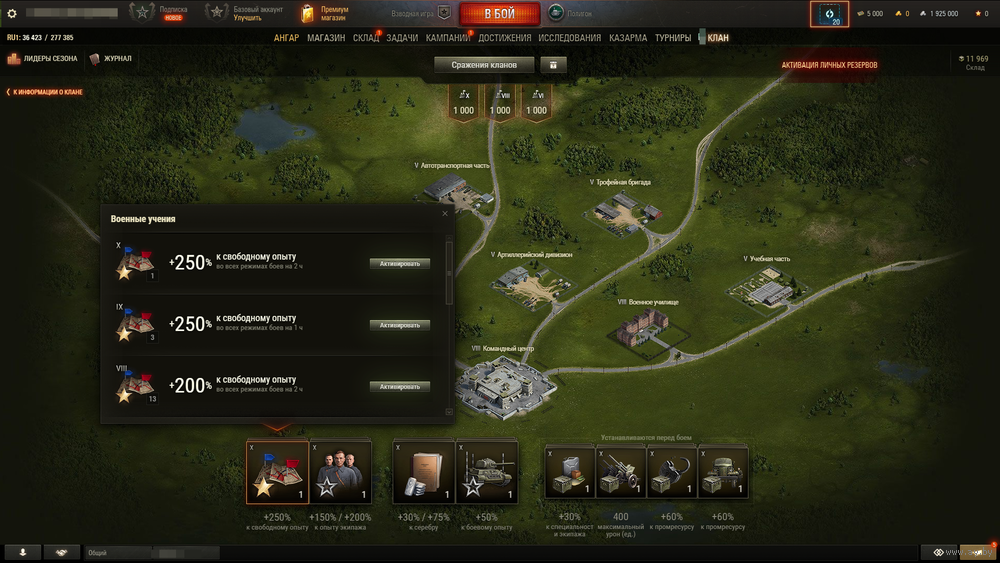
Task: Open the Премиум магазин
Action: pyautogui.click(x=325, y=13)
